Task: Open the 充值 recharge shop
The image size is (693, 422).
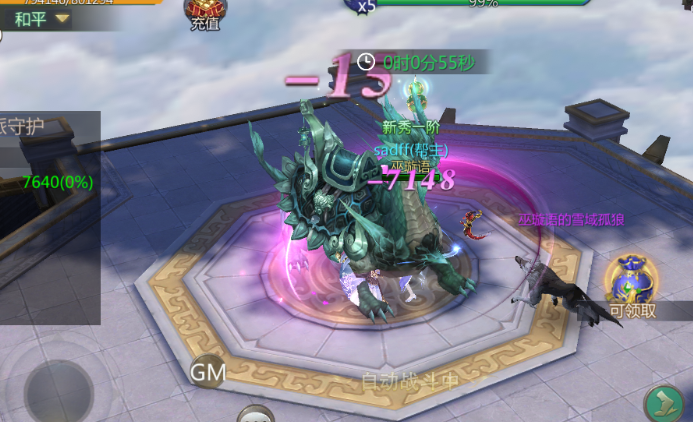Action: pos(204,14)
